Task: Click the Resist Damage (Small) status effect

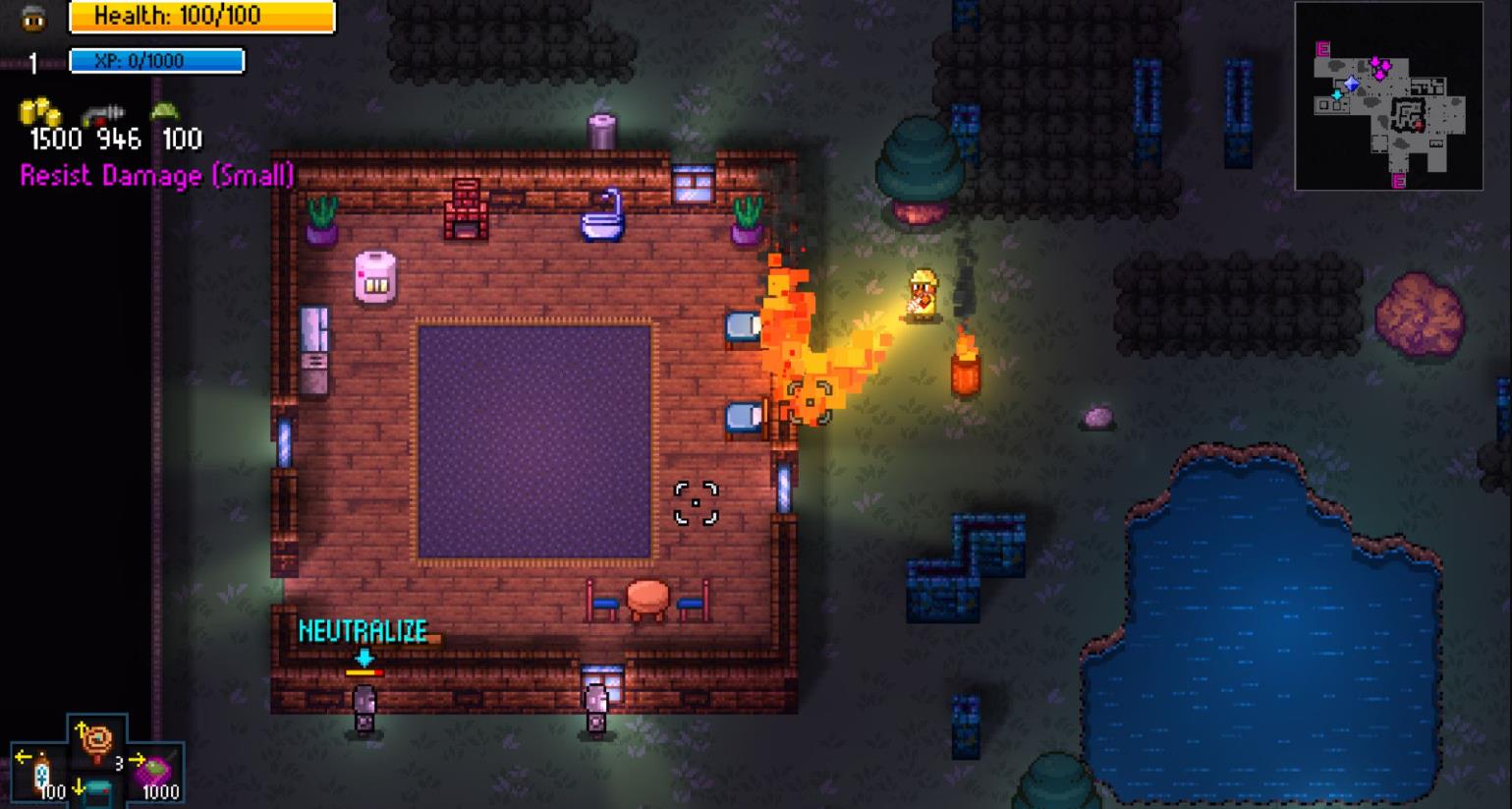Action: pos(157,176)
